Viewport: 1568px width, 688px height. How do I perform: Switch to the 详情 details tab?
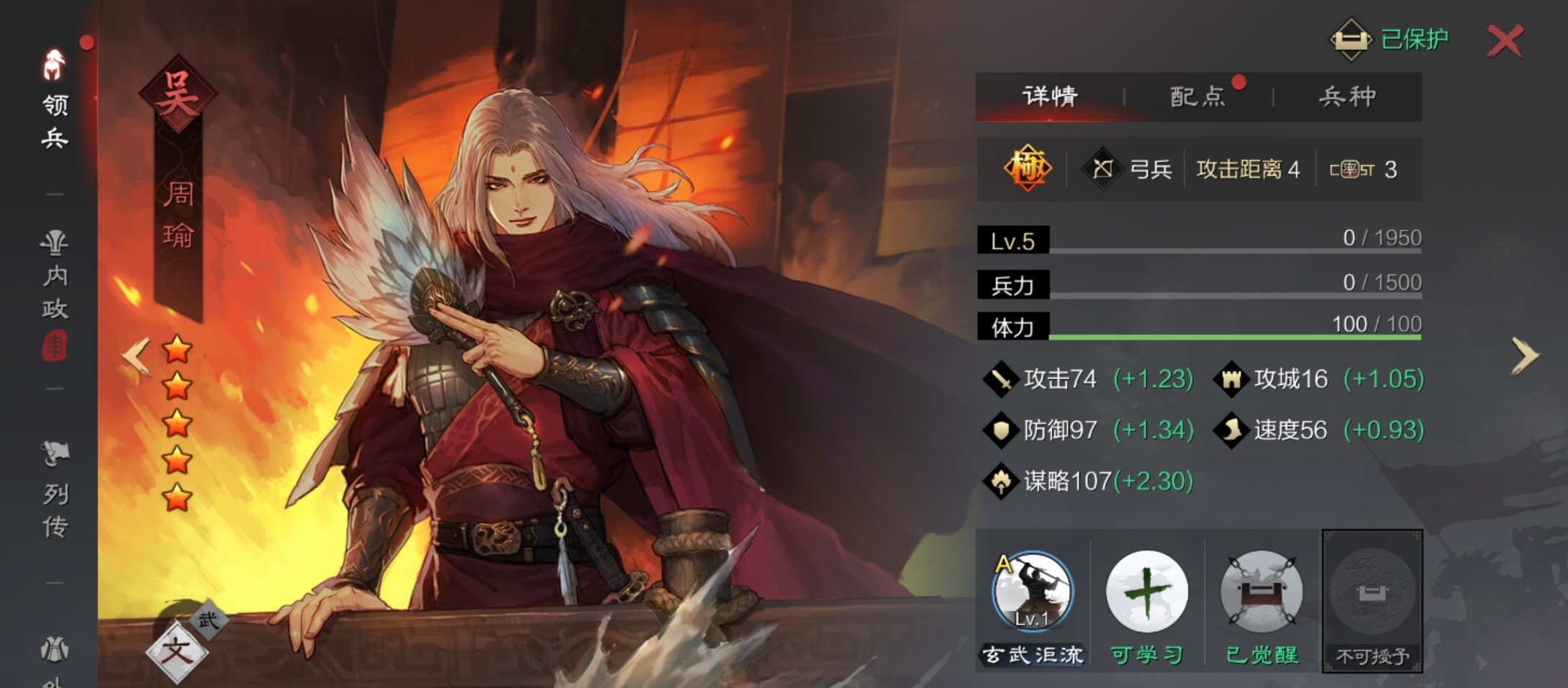pos(1050,96)
